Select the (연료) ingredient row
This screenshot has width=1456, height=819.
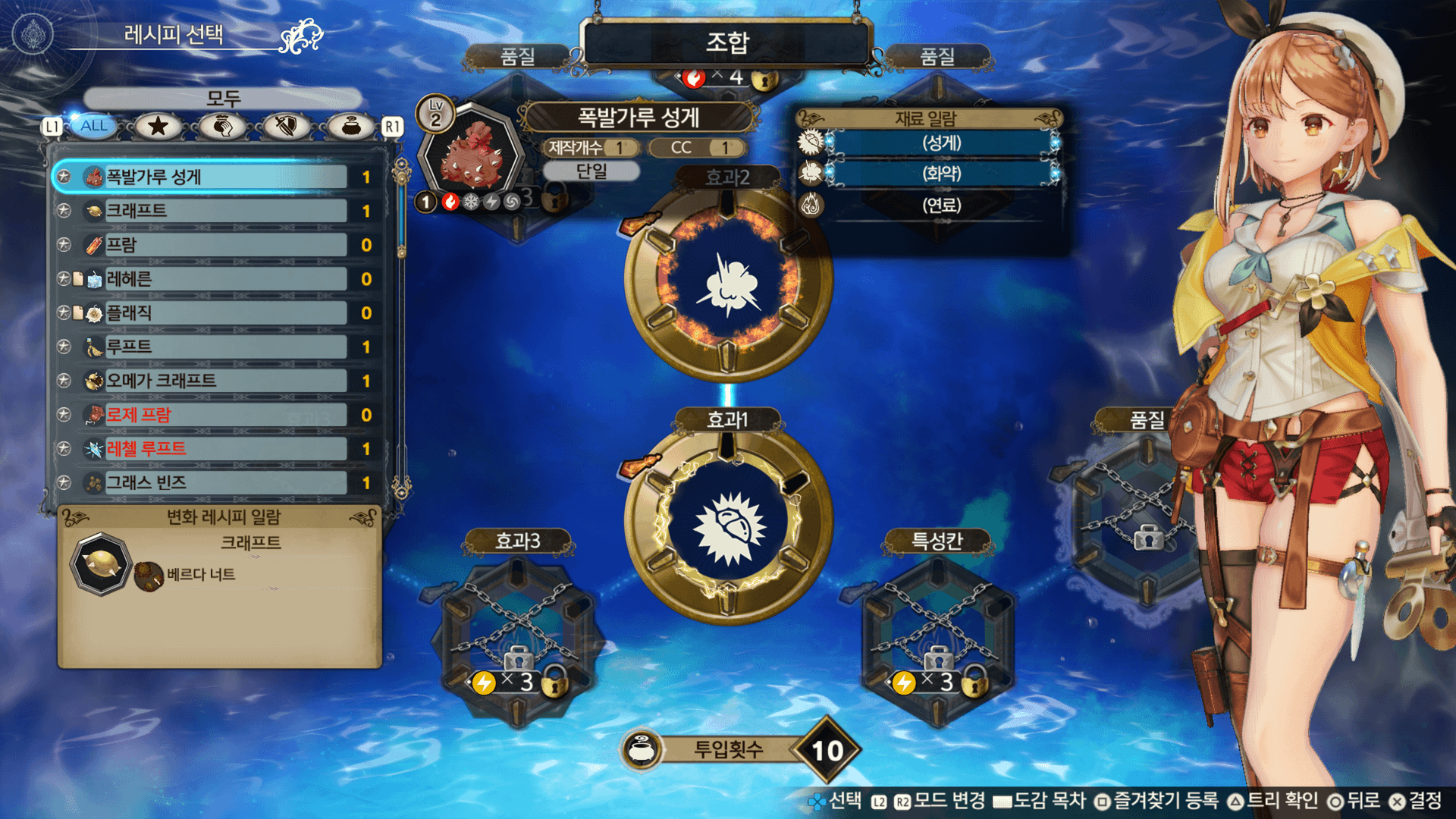tap(941, 205)
